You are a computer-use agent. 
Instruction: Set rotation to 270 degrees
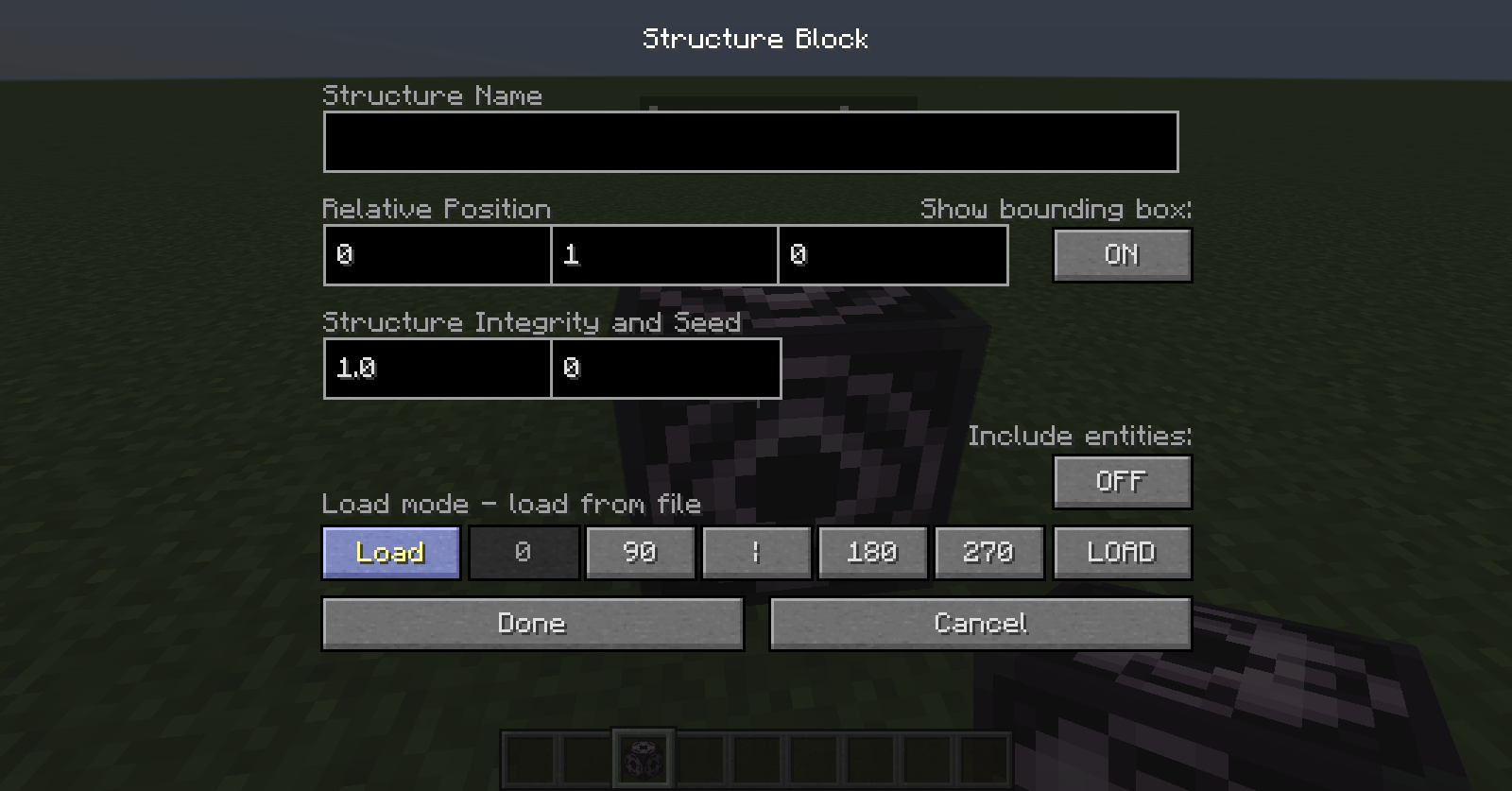(988, 552)
